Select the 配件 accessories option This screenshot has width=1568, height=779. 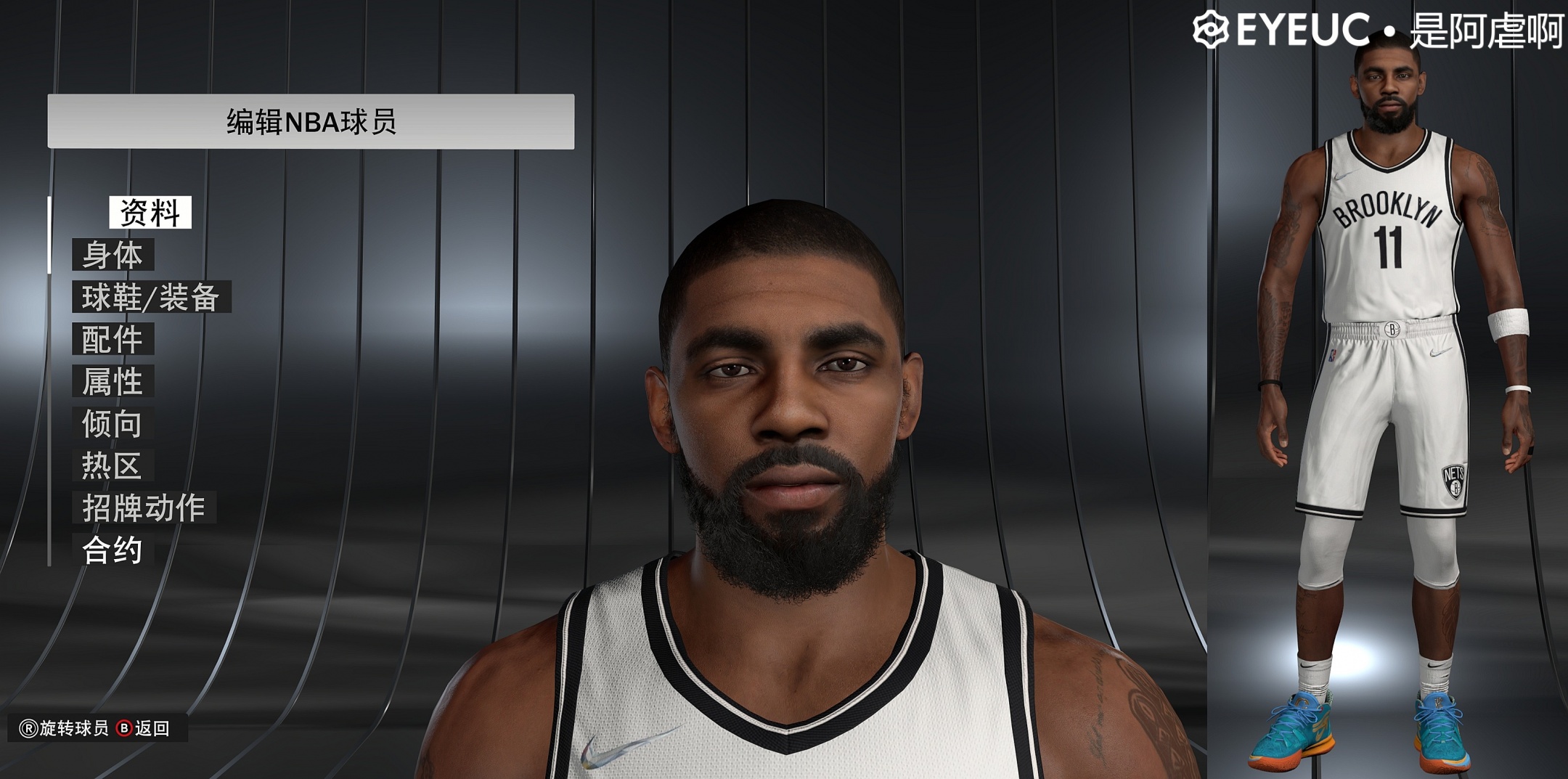(114, 339)
